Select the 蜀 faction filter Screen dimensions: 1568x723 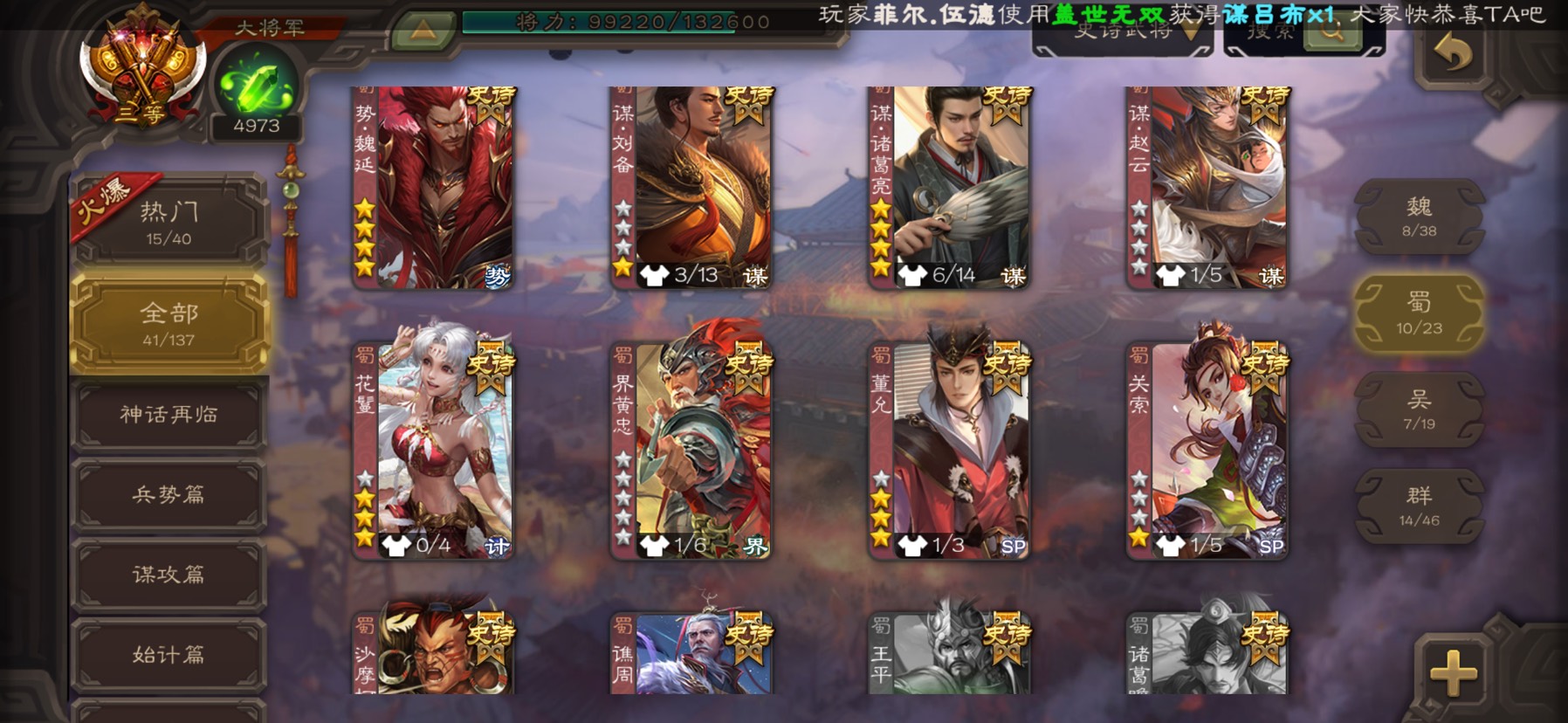(x=1419, y=313)
